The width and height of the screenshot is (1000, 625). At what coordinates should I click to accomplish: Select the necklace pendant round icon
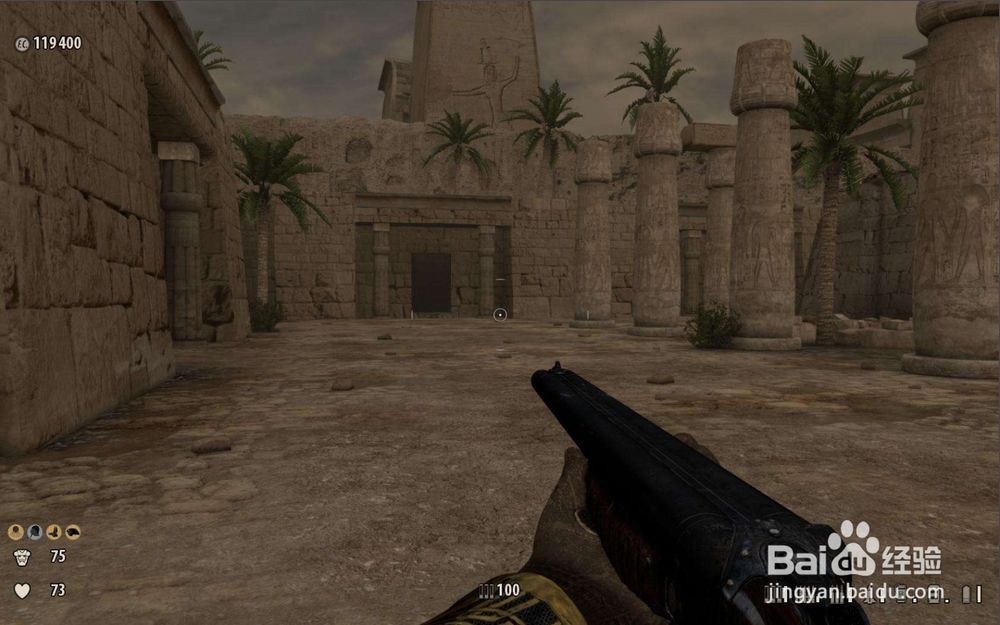pos(16,532)
